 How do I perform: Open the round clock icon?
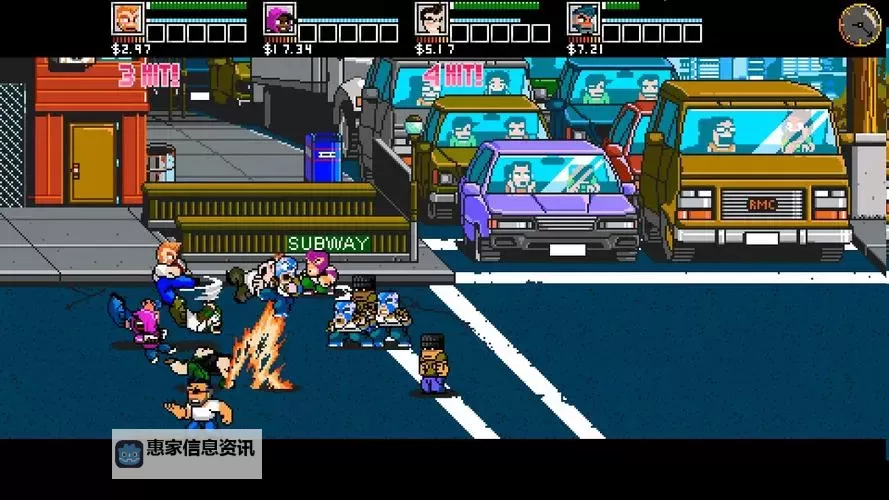point(859,24)
